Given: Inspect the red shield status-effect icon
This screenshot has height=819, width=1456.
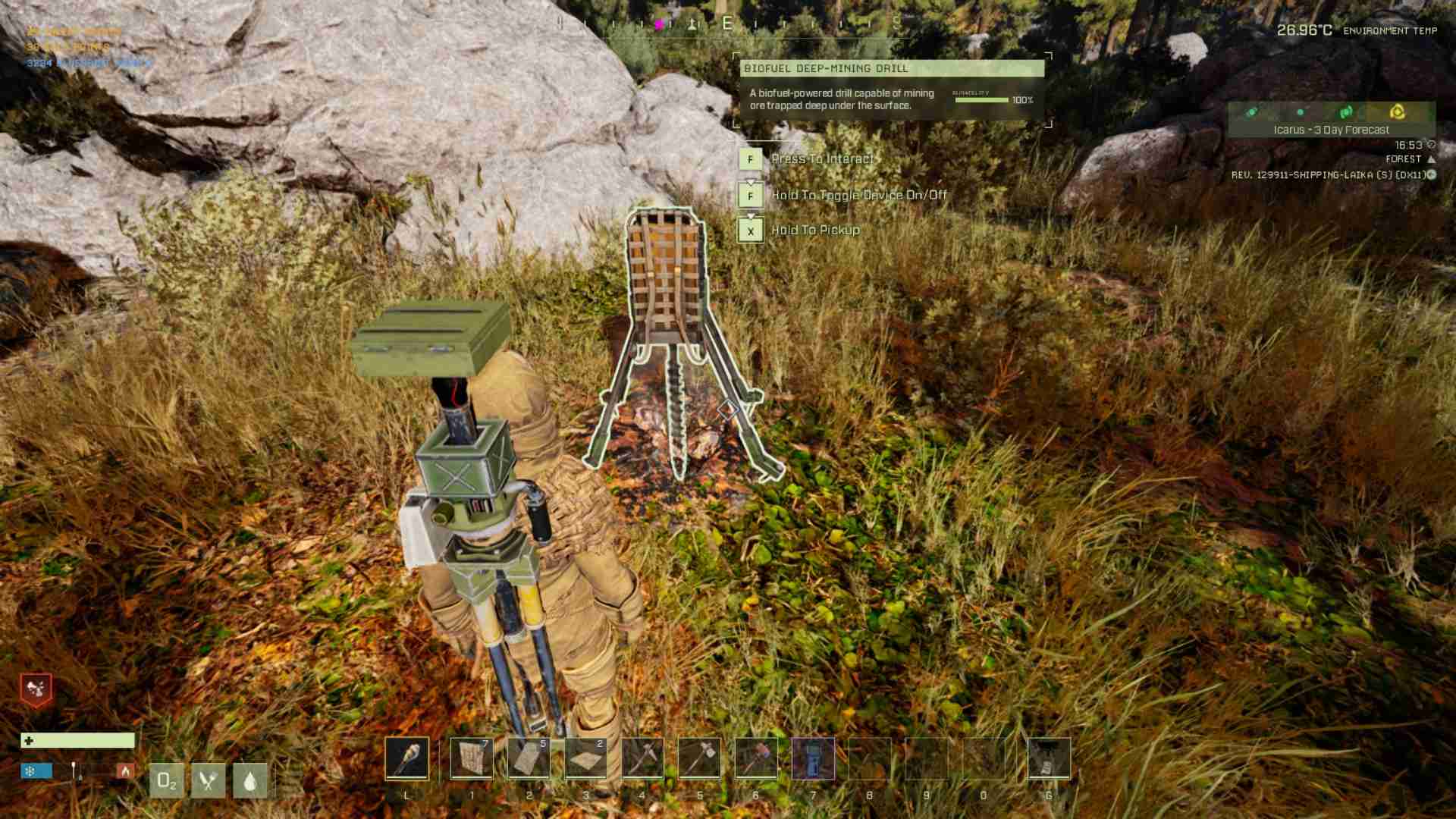Looking at the screenshot, I should tap(36, 689).
